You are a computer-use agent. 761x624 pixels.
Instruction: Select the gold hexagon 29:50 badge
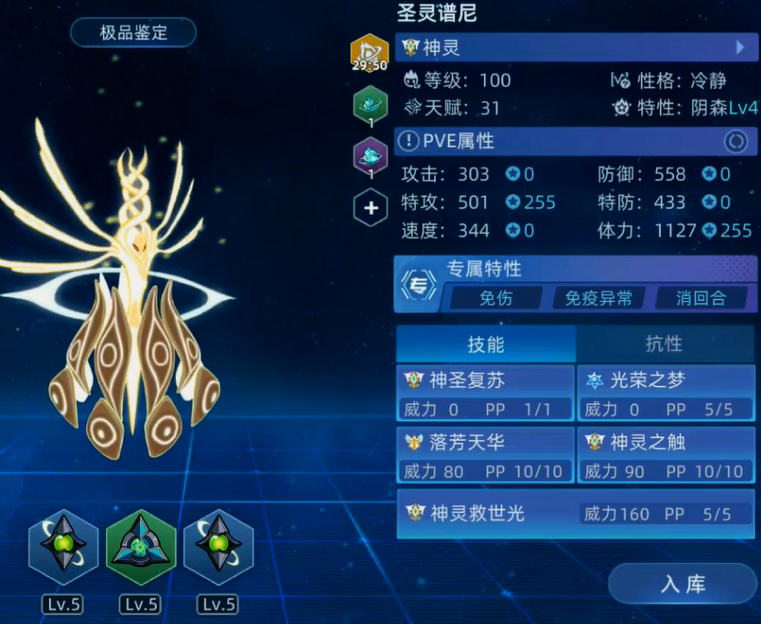pos(369,53)
